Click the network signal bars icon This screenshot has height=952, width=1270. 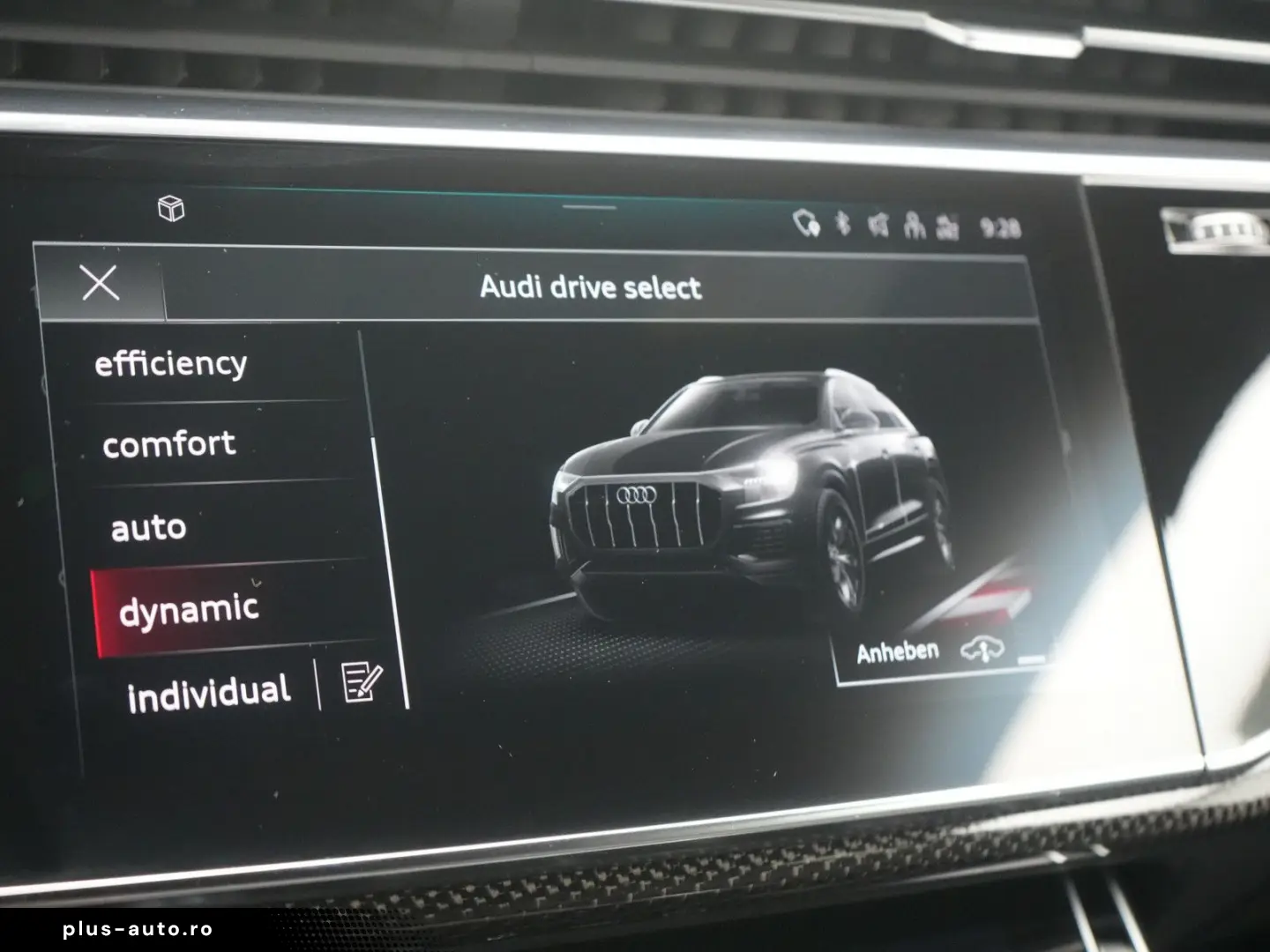pyautogui.click(x=948, y=225)
